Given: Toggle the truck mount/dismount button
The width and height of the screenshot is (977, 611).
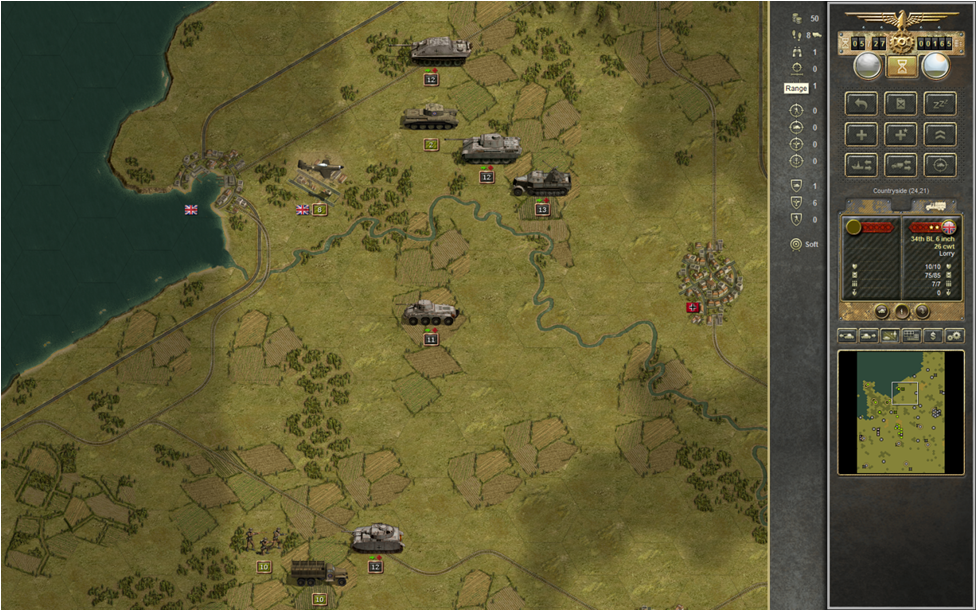Looking at the screenshot, I should tap(901, 165).
